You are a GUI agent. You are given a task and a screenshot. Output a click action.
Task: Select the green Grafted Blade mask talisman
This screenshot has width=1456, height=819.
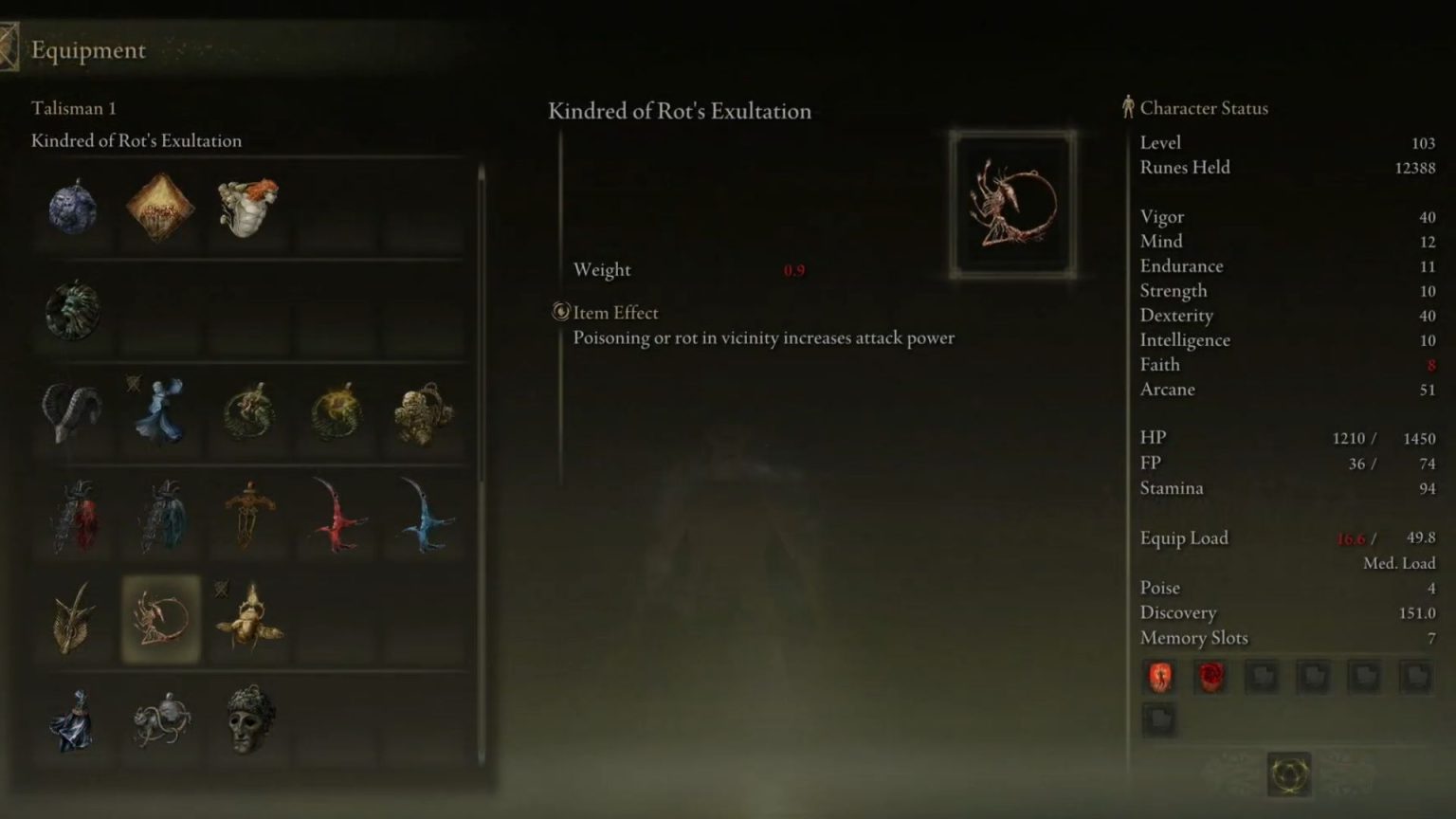[x=248, y=720]
